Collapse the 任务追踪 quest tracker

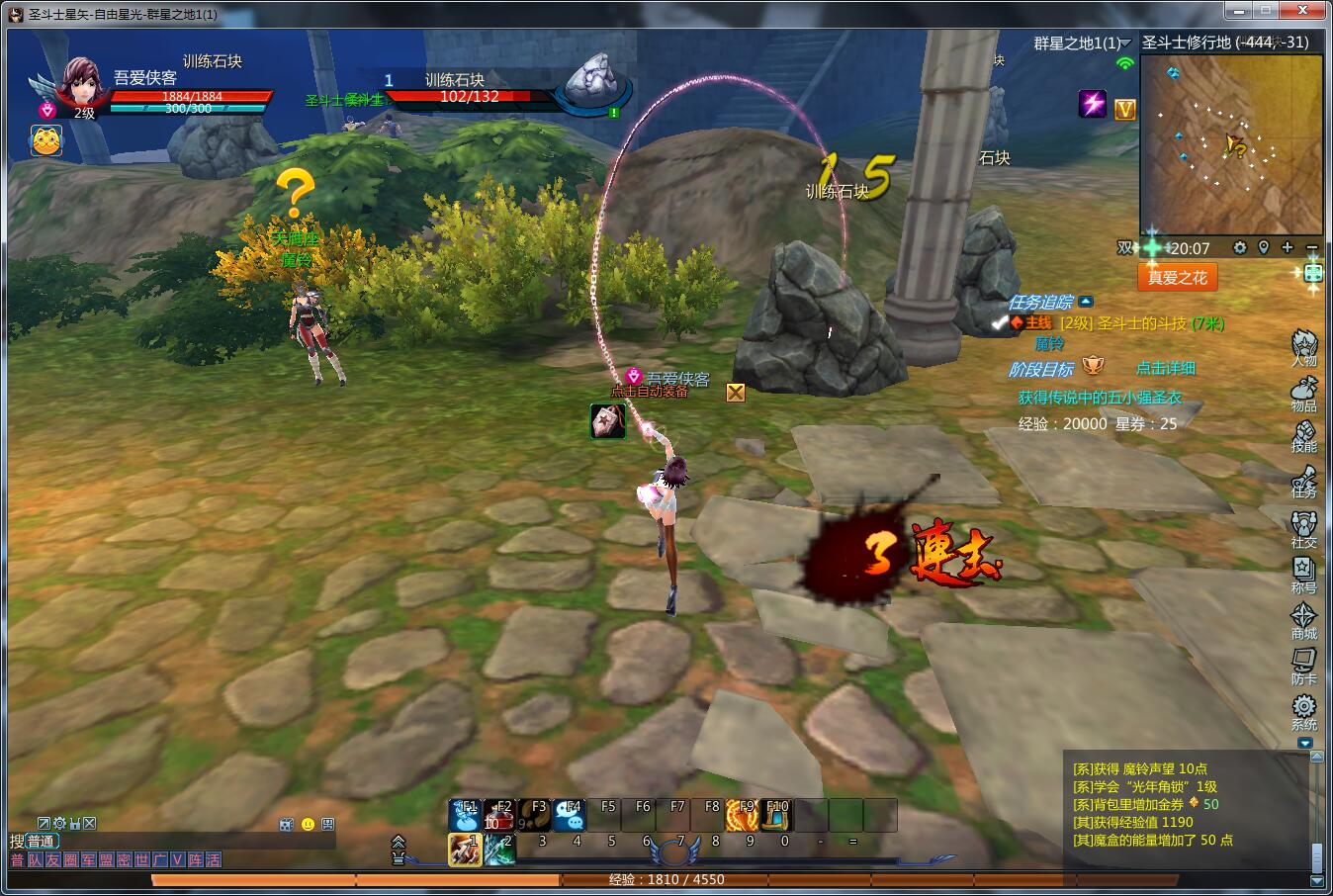[x=1086, y=302]
